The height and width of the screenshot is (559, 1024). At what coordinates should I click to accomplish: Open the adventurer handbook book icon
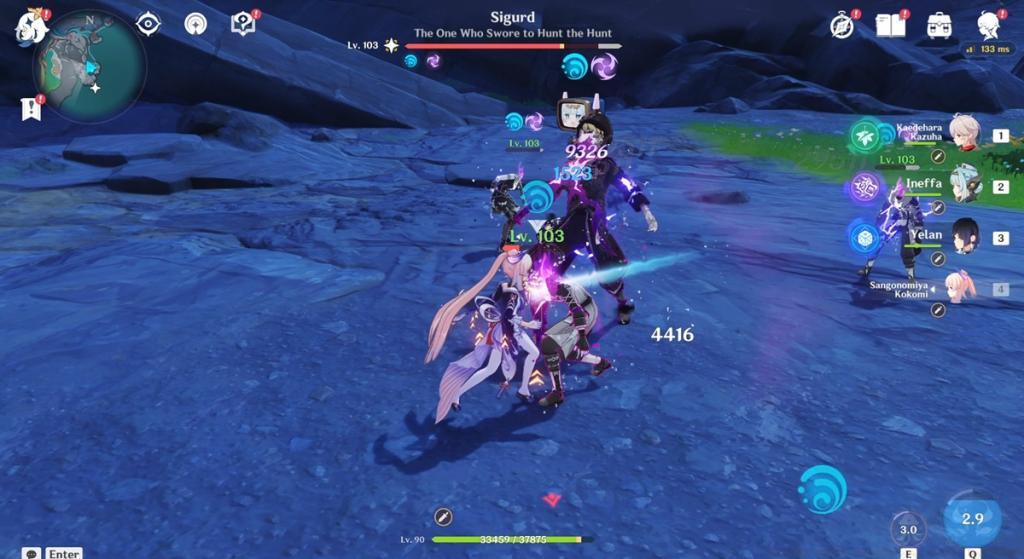tap(889, 26)
